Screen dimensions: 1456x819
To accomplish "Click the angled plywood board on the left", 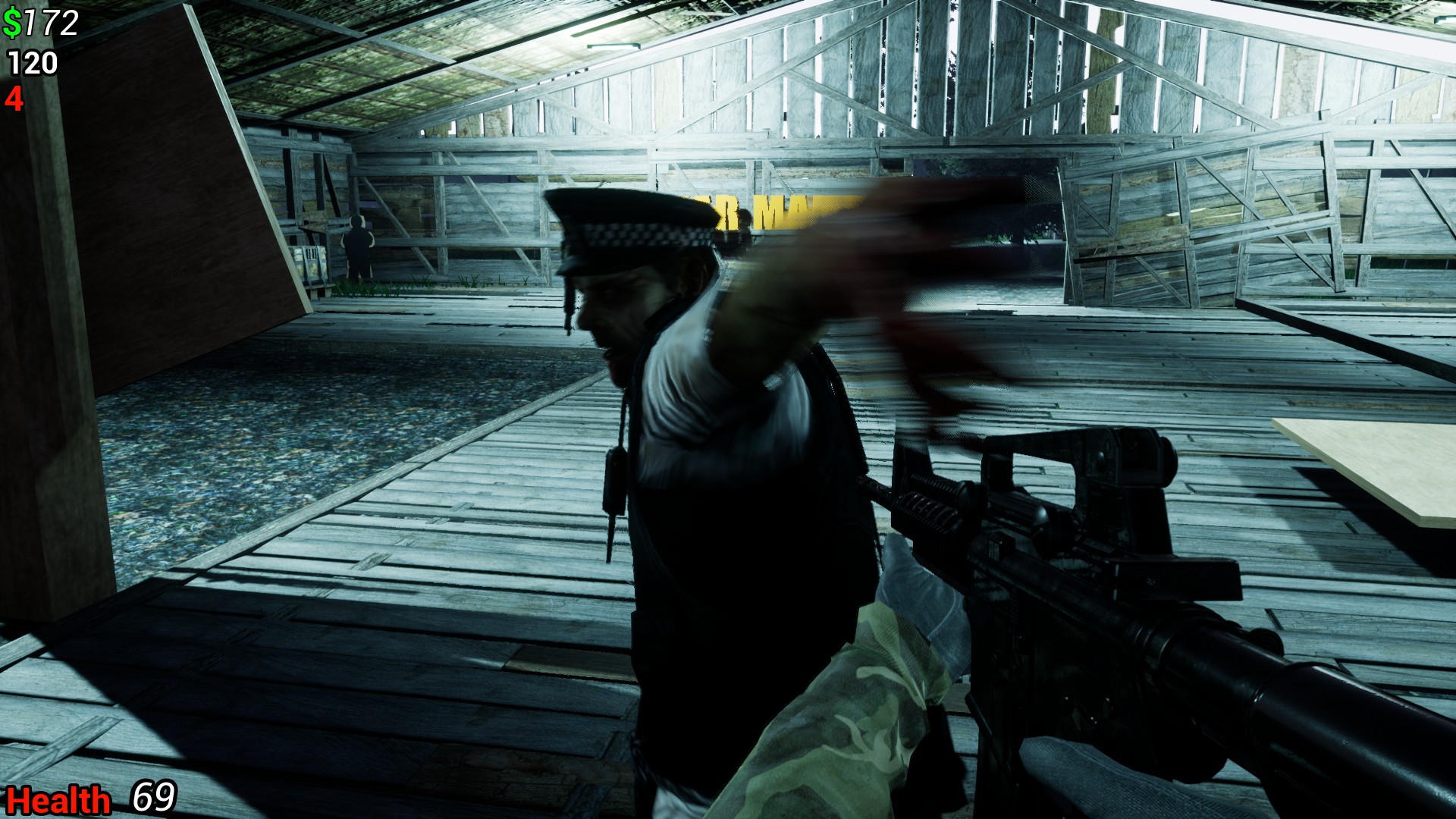I will tap(190, 212).
